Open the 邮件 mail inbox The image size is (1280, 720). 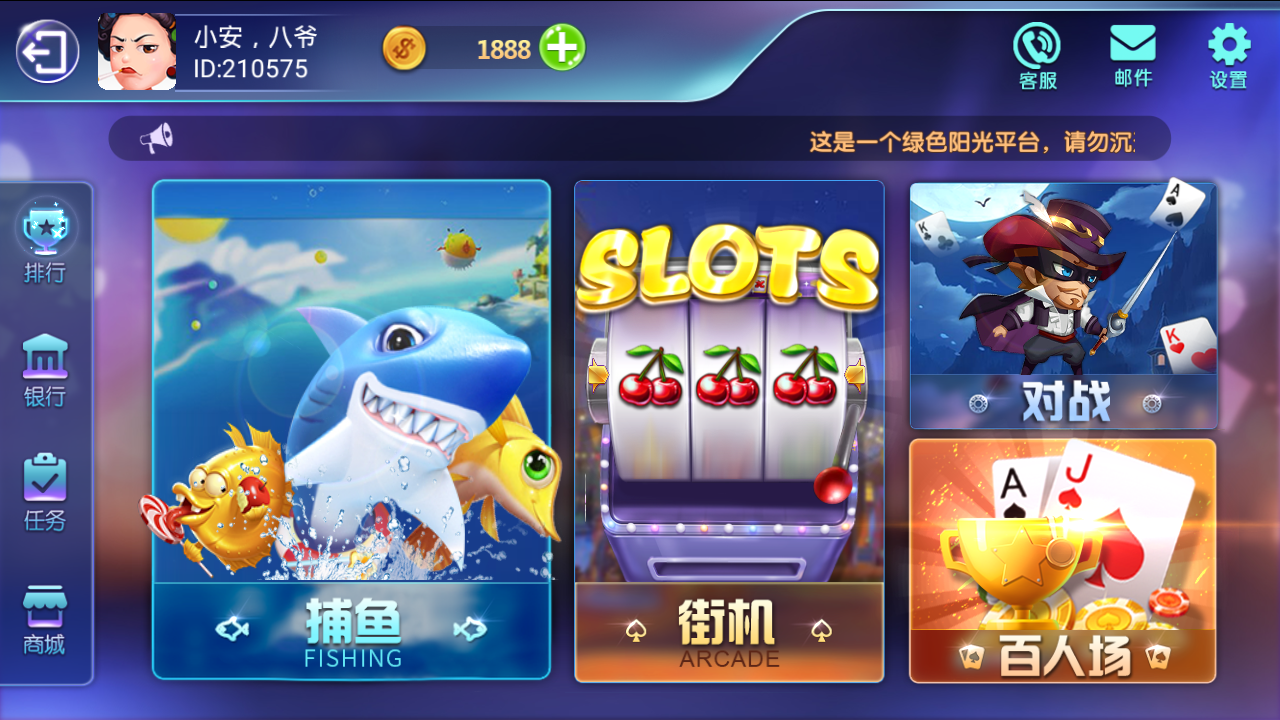(1132, 50)
